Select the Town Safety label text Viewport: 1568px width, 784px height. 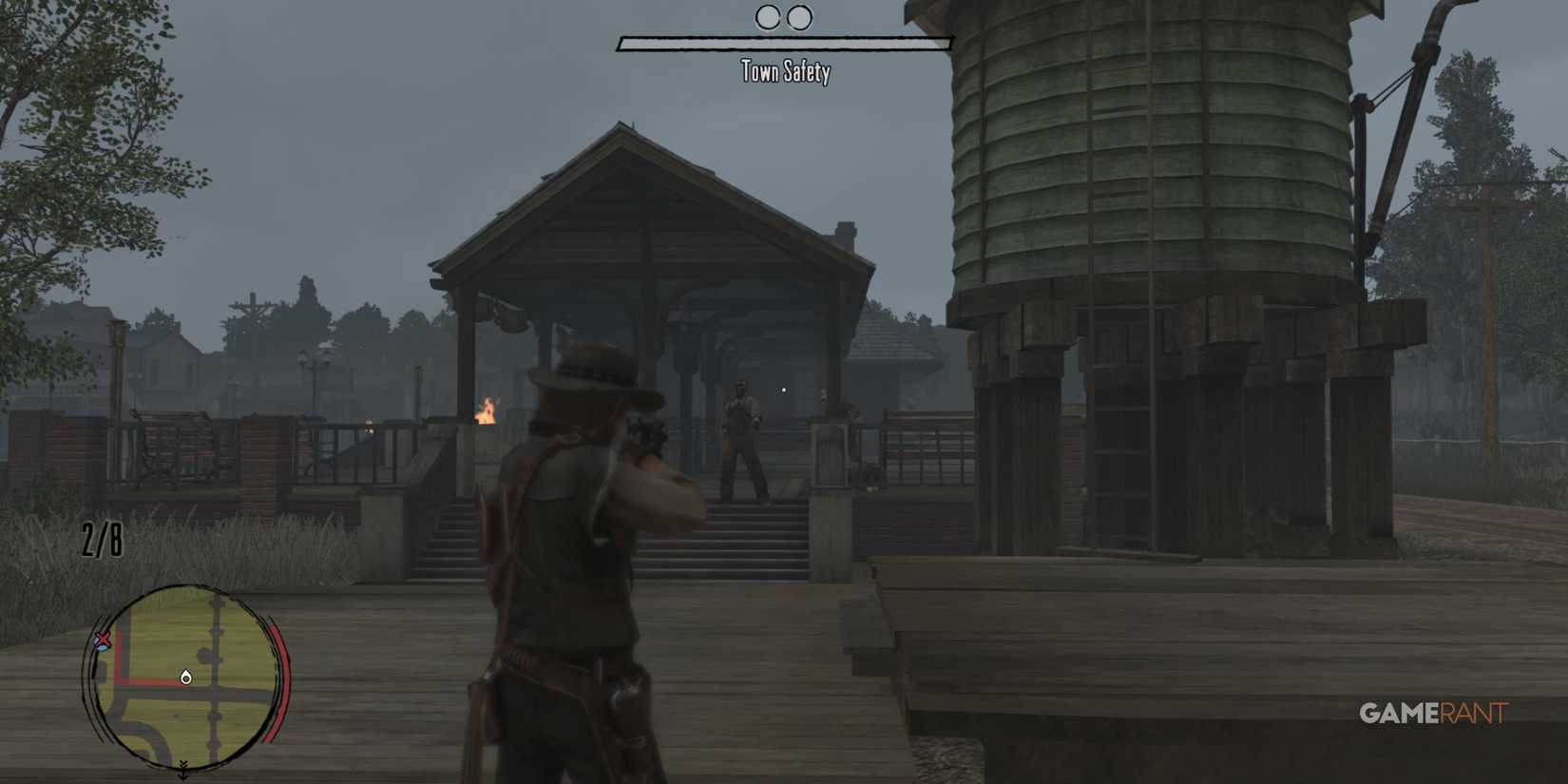click(x=785, y=72)
